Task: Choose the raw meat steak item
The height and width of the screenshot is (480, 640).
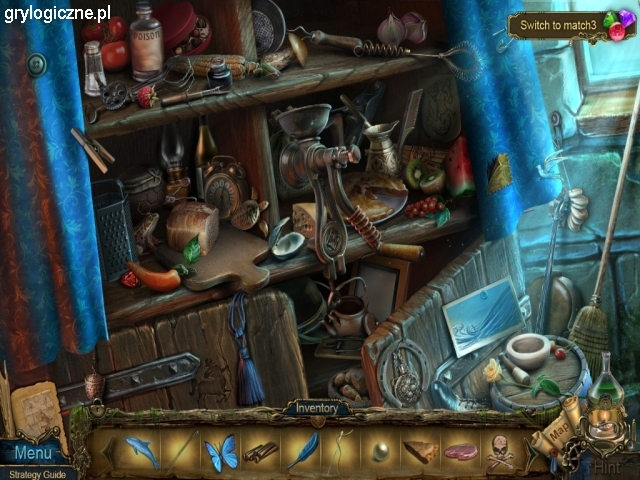Action: (461, 452)
